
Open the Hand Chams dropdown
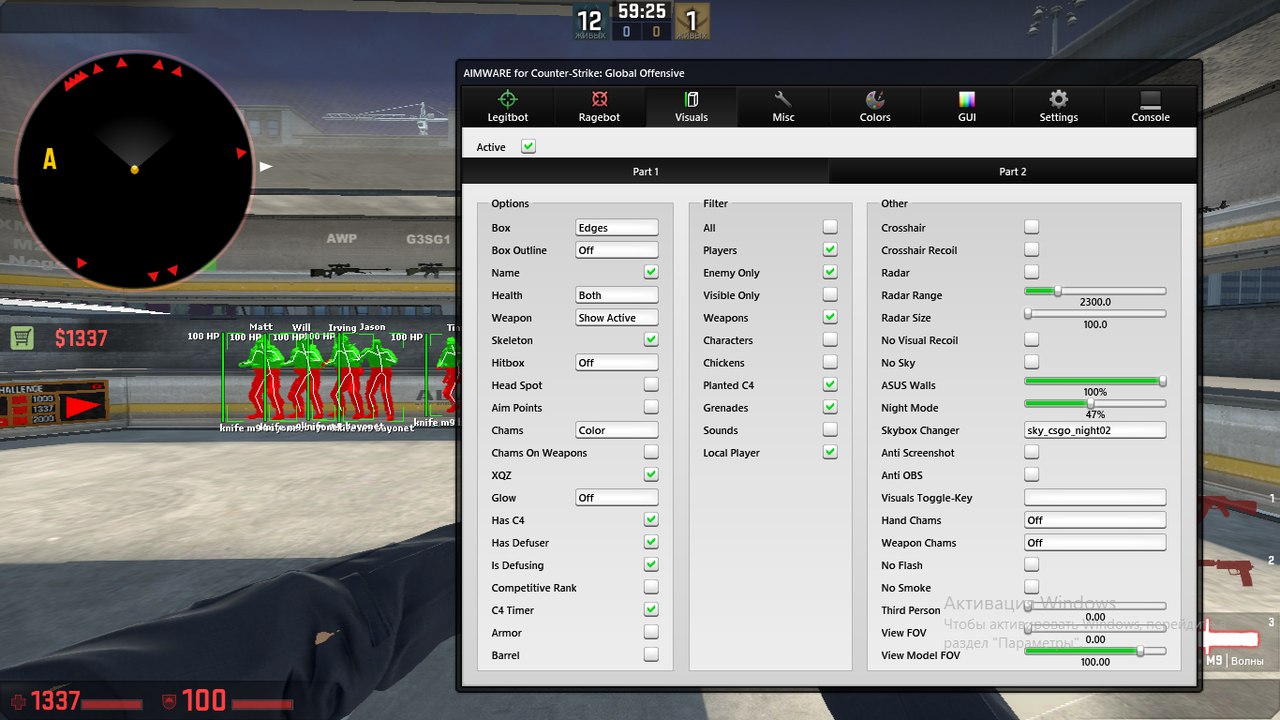pyautogui.click(x=1094, y=519)
